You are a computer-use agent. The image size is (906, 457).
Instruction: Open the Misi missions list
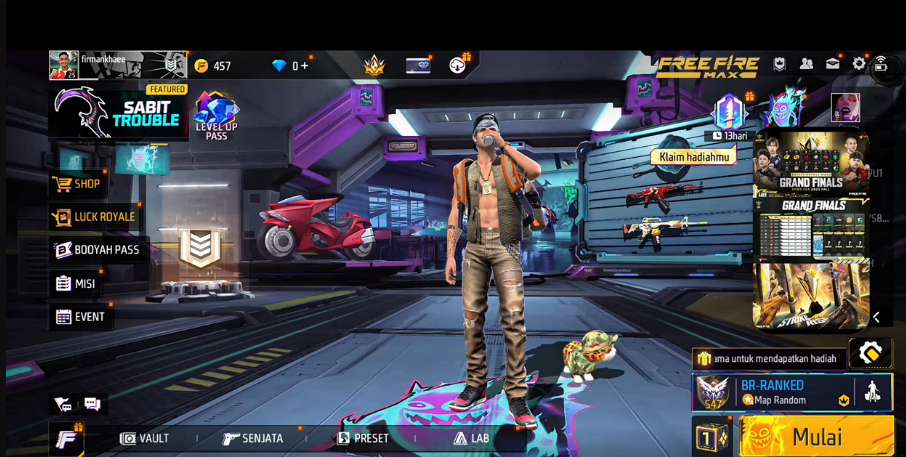(76, 283)
